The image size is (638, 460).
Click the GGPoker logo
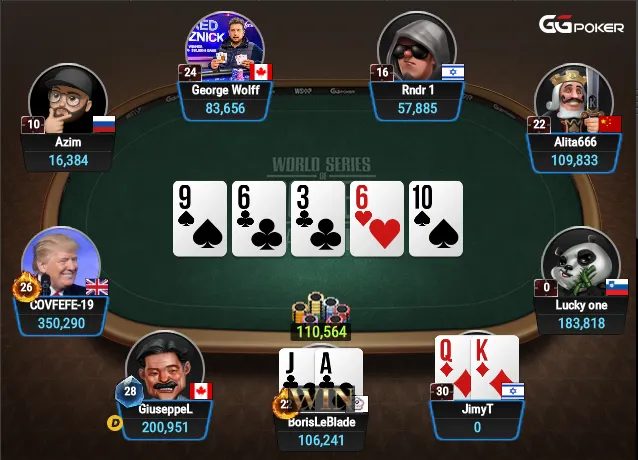(583, 25)
